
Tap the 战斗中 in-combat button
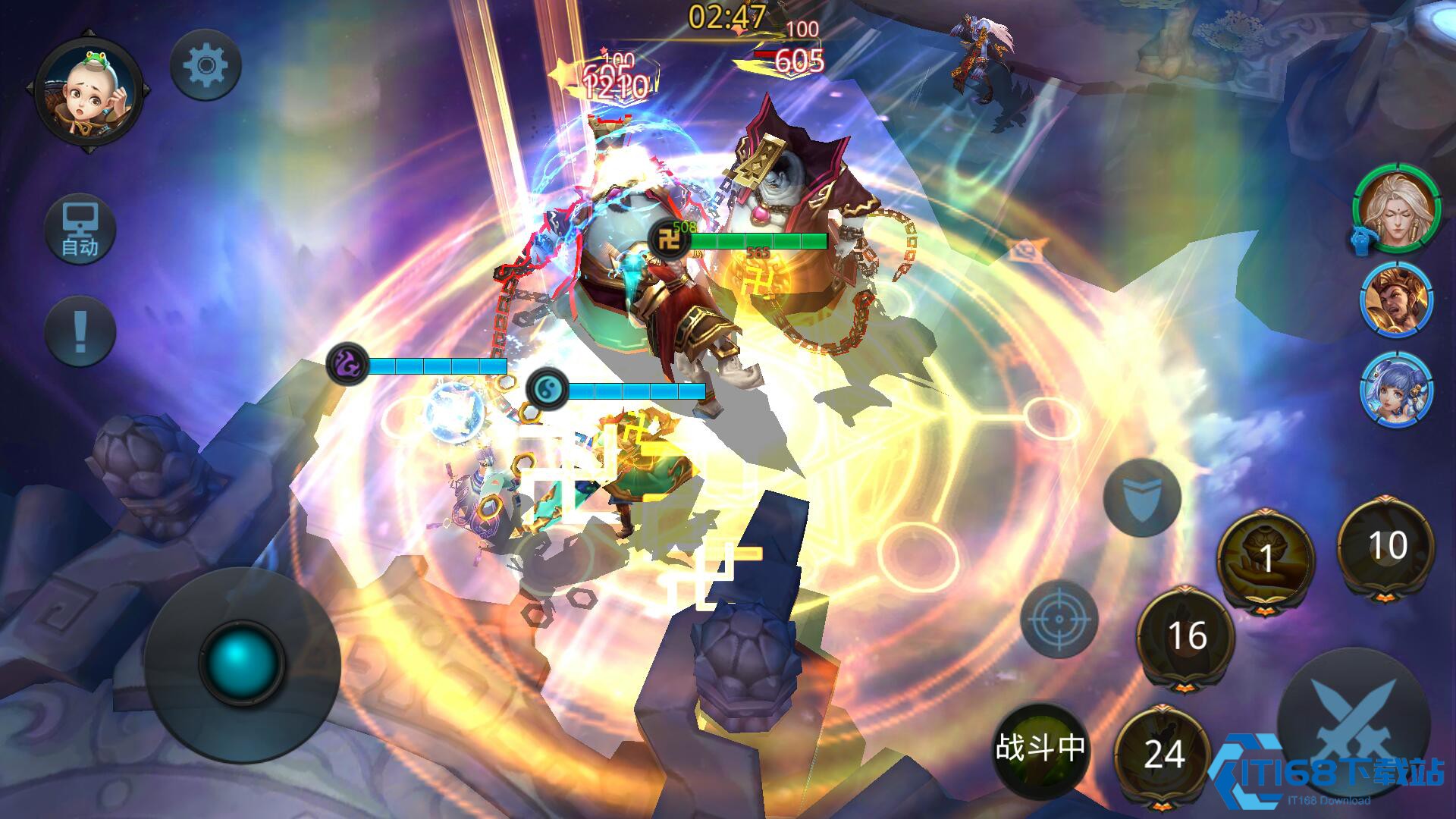point(1040,748)
